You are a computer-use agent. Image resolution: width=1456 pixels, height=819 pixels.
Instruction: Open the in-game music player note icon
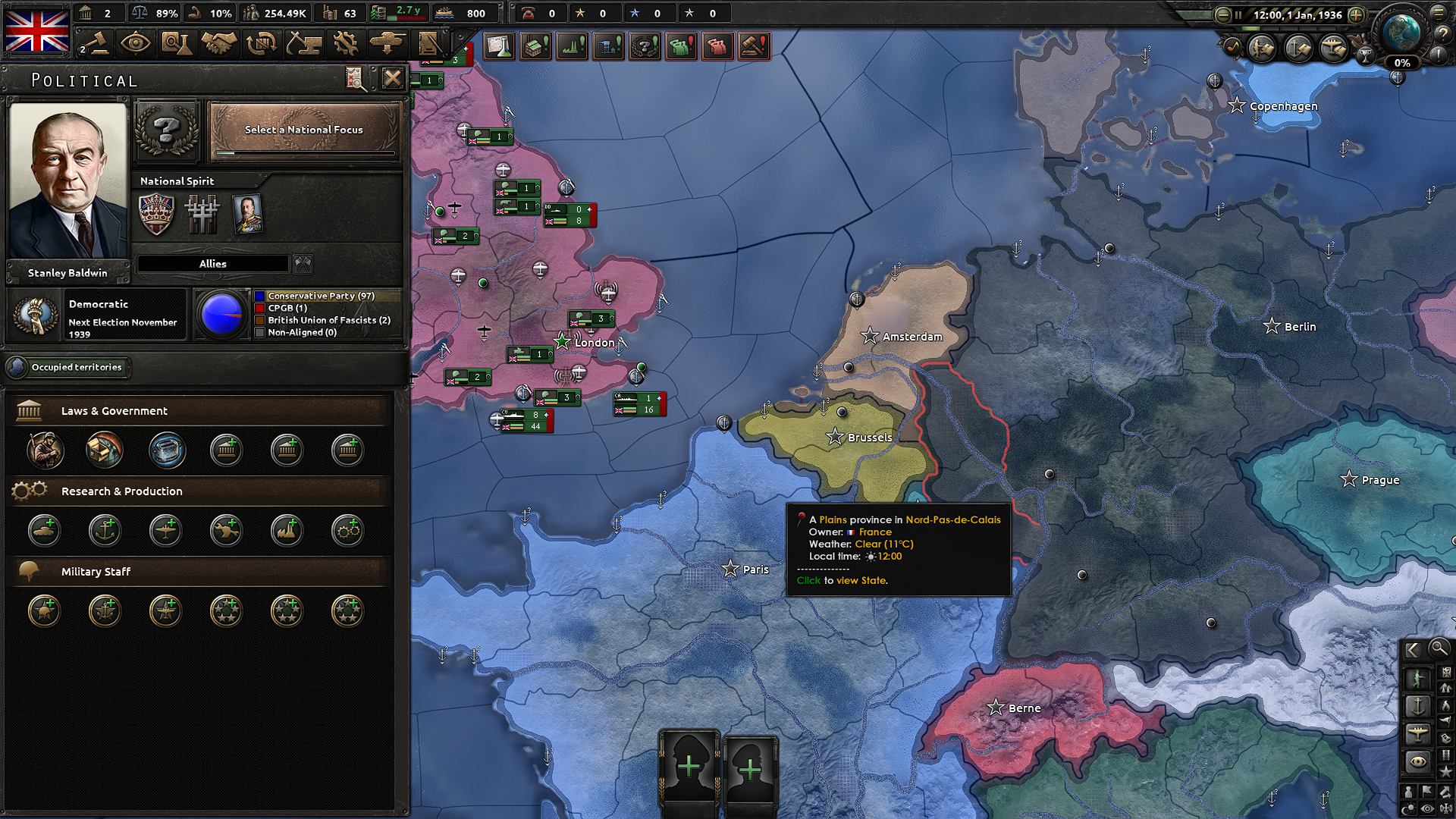[1232, 47]
